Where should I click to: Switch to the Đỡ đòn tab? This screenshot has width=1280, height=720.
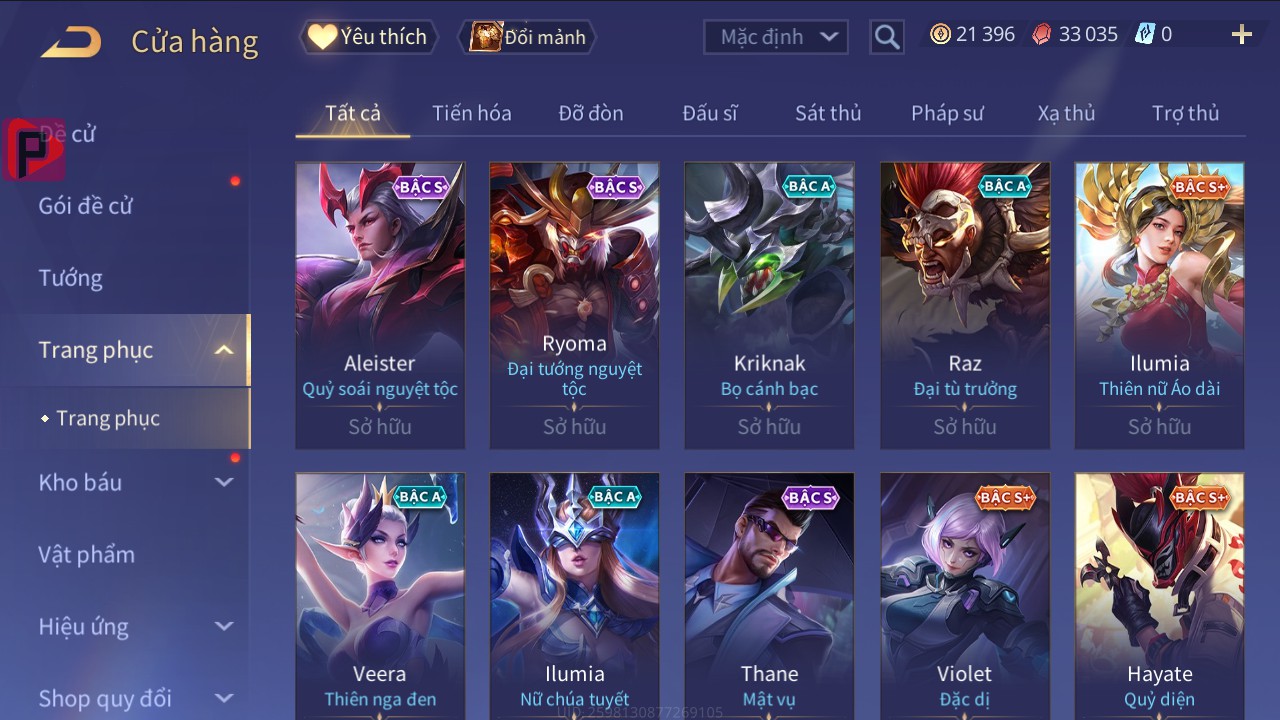[x=591, y=113]
